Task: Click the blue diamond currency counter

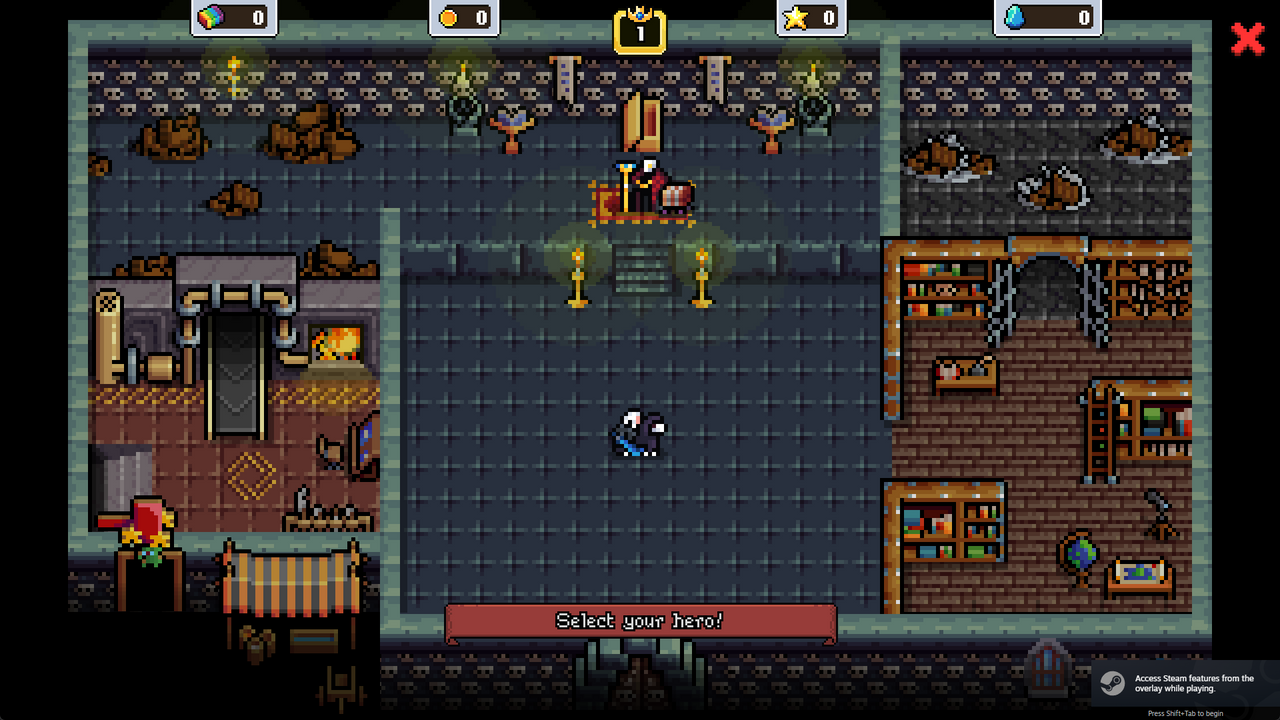Action: (x=1048, y=17)
